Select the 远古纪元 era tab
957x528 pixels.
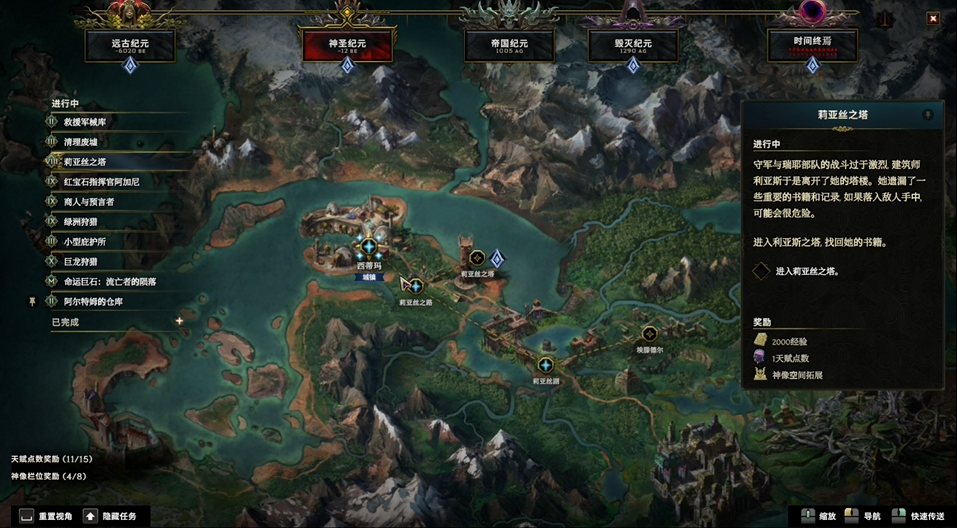130,44
